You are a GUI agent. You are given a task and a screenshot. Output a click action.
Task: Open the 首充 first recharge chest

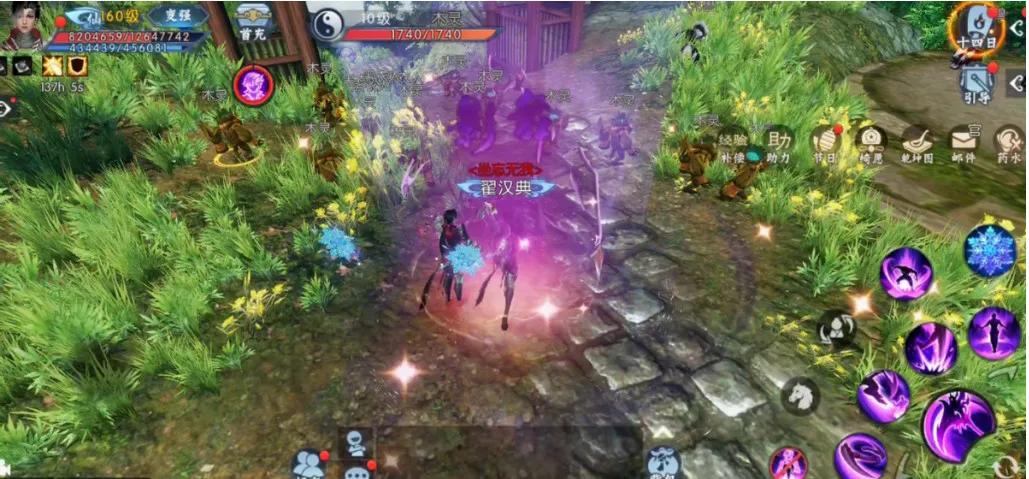click(x=251, y=22)
